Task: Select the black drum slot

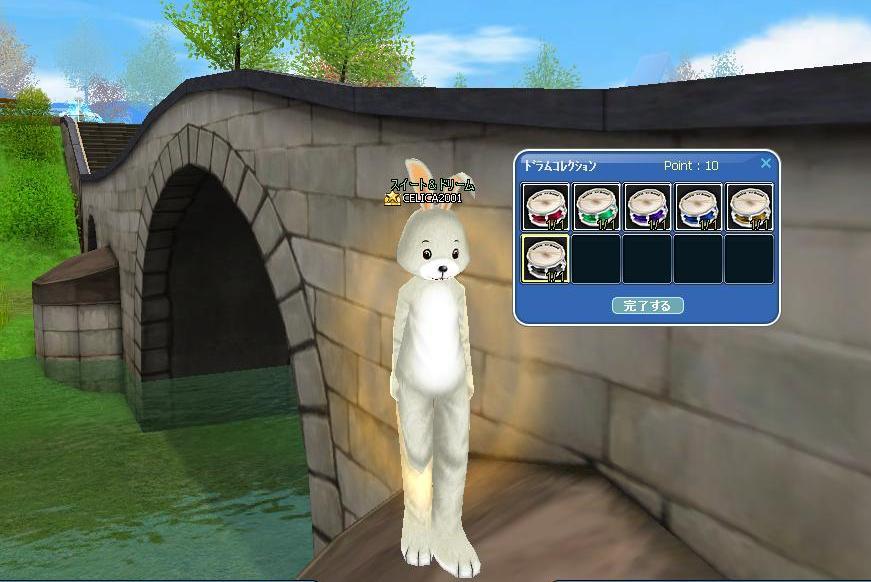Action: 546,259
